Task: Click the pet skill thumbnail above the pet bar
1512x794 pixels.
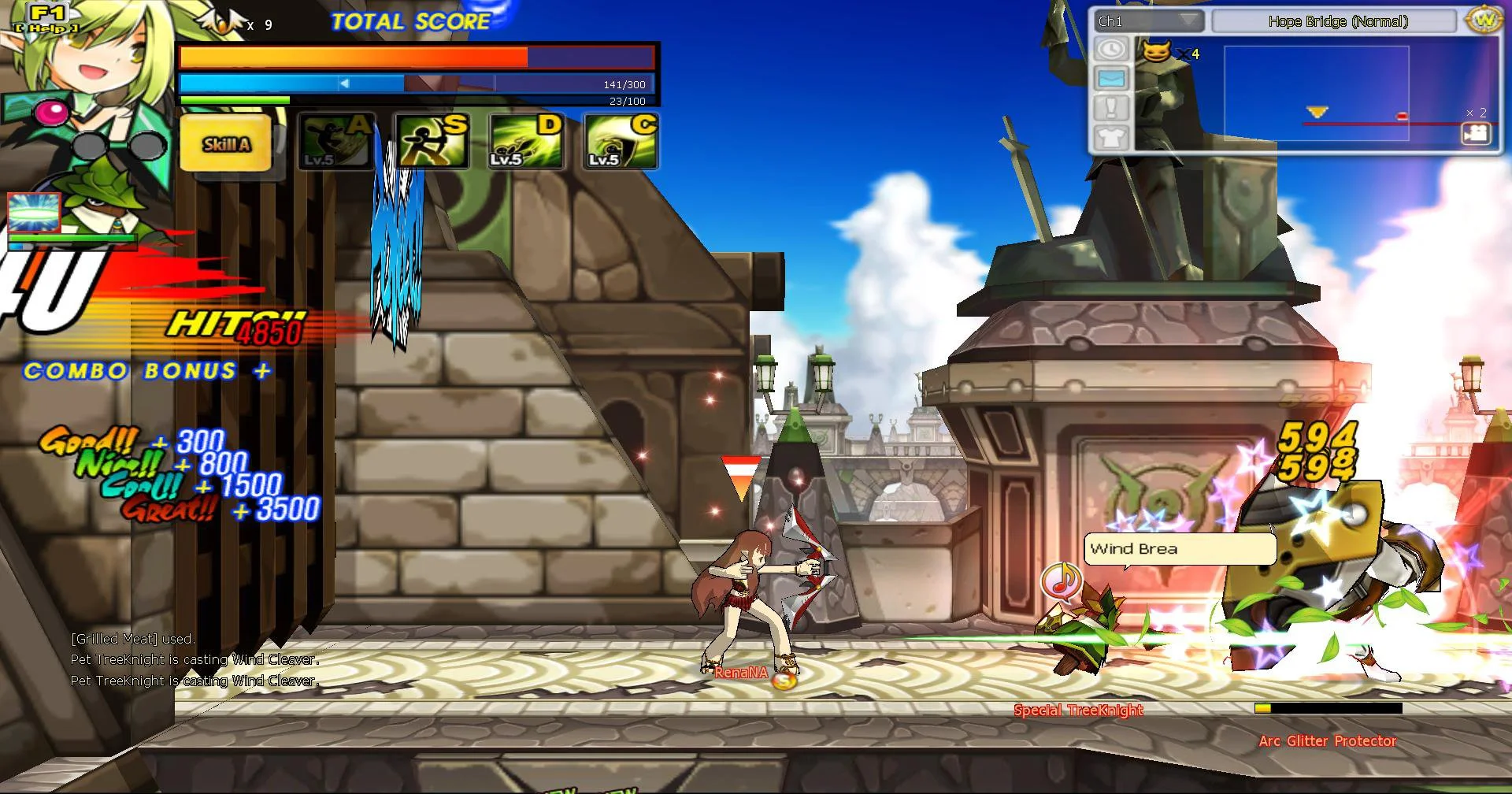Action: tap(35, 211)
